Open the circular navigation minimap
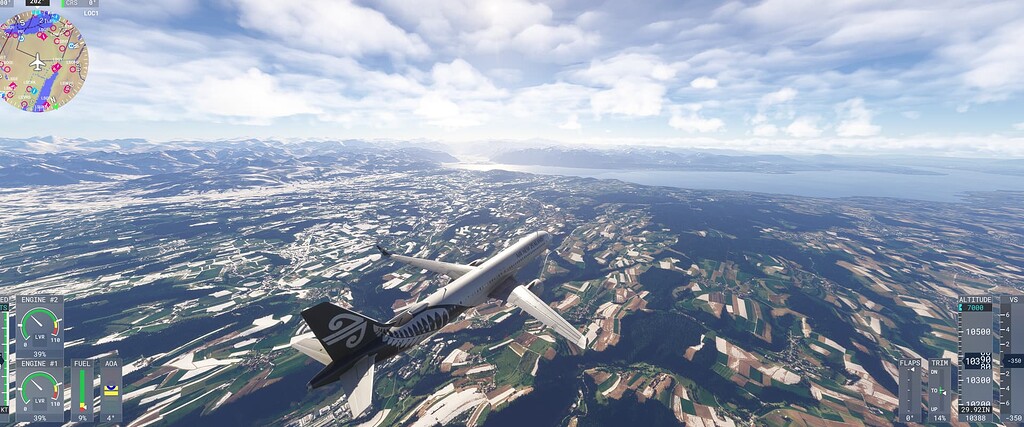The image size is (1024, 427). point(43,62)
